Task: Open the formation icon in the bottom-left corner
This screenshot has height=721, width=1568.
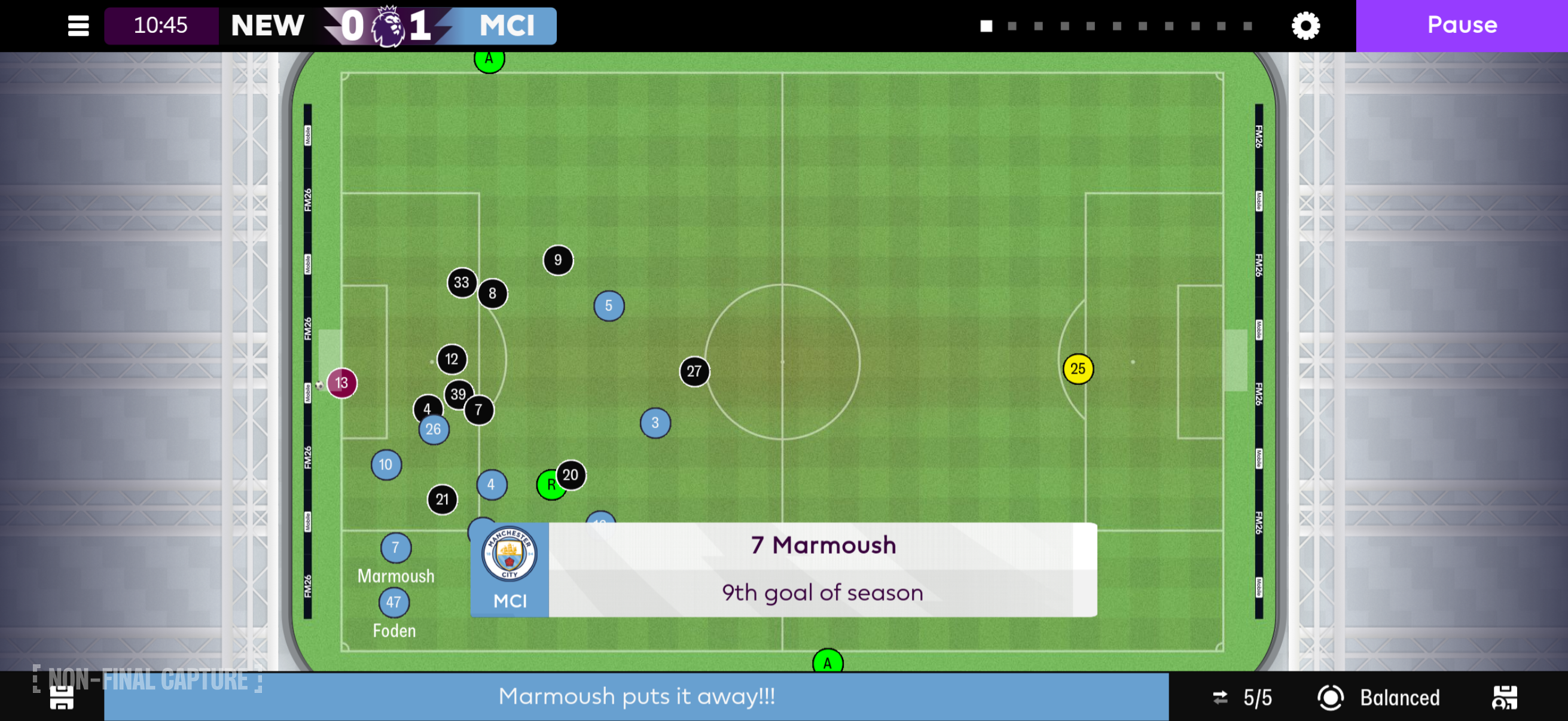Action: pyautogui.click(x=62, y=697)
